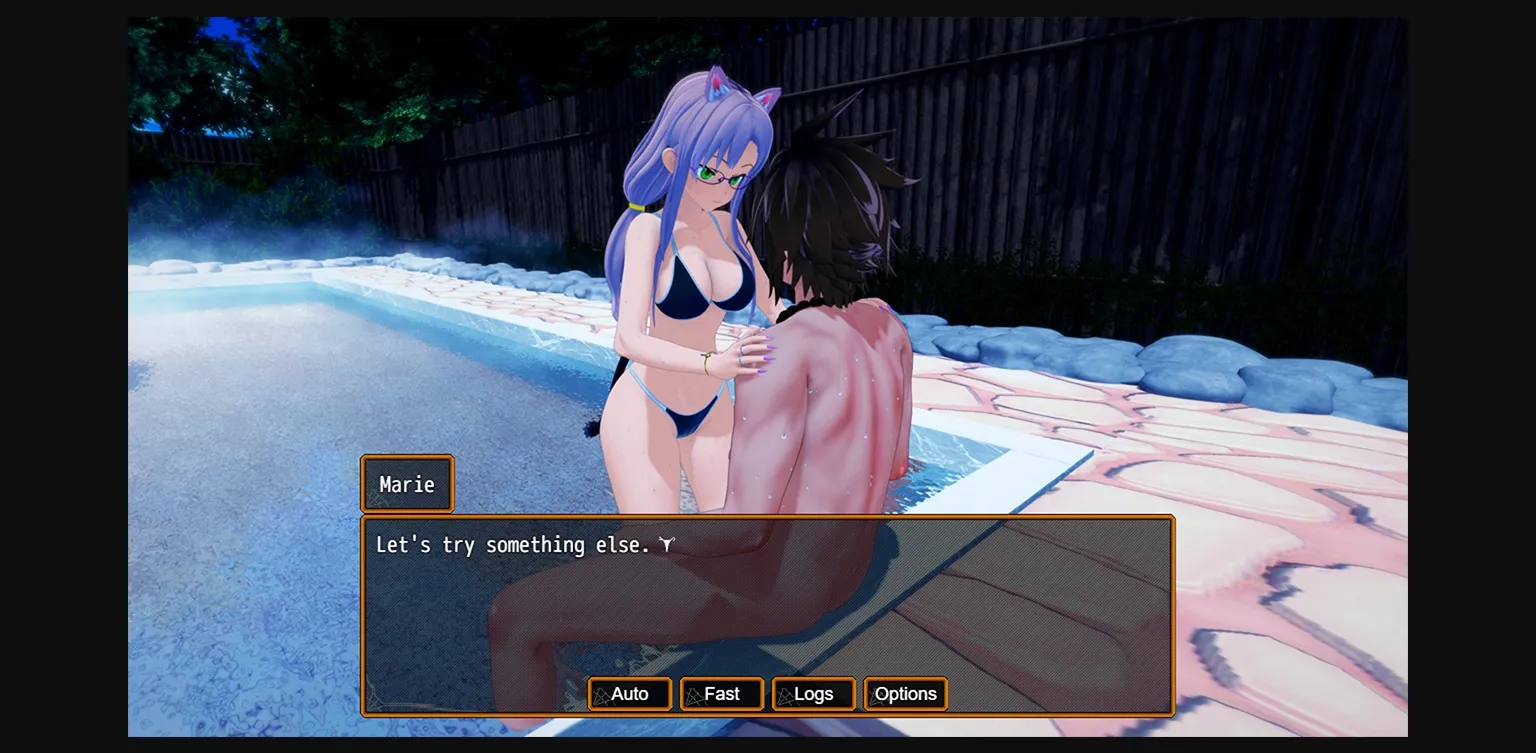This screenshot has width=1536, height=753.
Task: Click the continue arrow after the dialogue text
Action: [668, 544]
